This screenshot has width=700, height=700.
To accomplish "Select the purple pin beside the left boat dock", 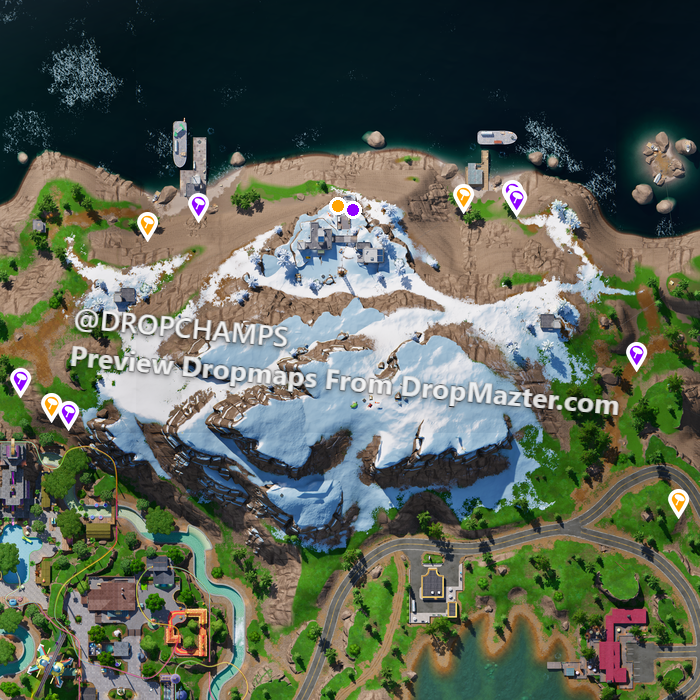I will click(198, 206).
